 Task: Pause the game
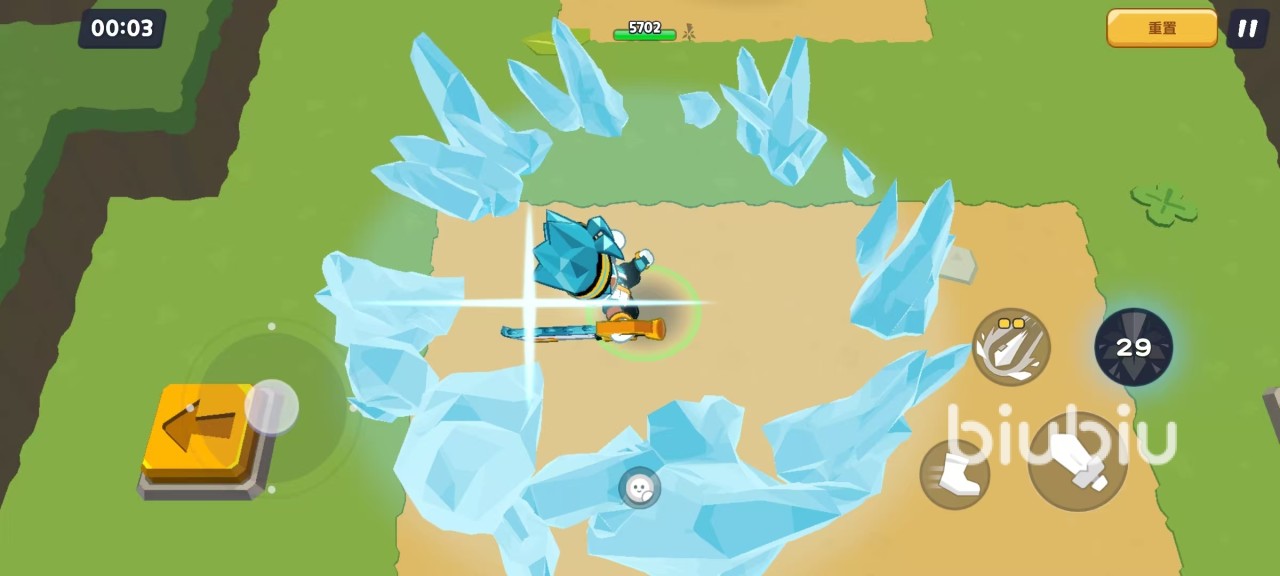(x=1247, y=28)
